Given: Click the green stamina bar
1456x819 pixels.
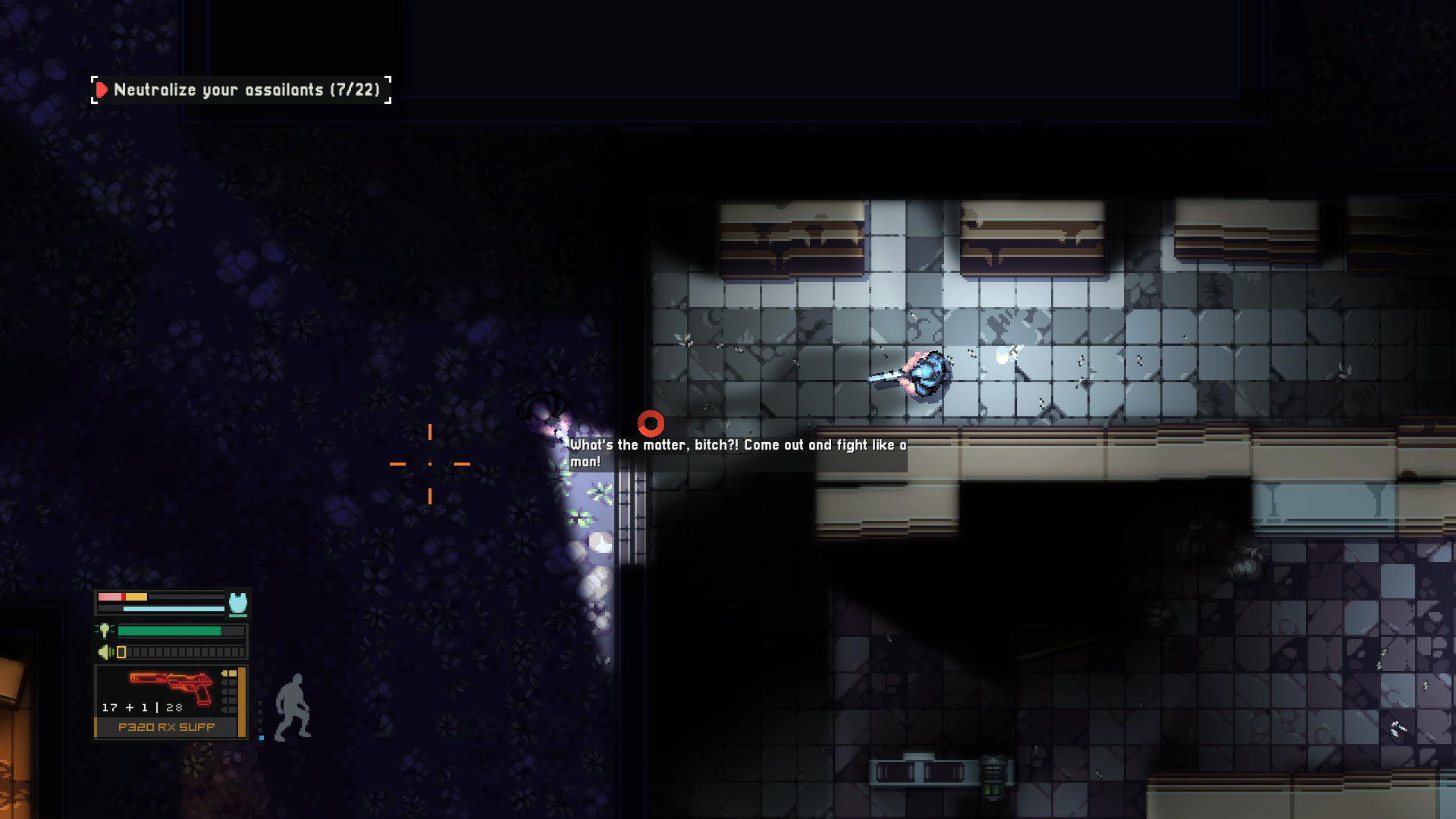Looking at the screenshot, I should pos(169,630).
